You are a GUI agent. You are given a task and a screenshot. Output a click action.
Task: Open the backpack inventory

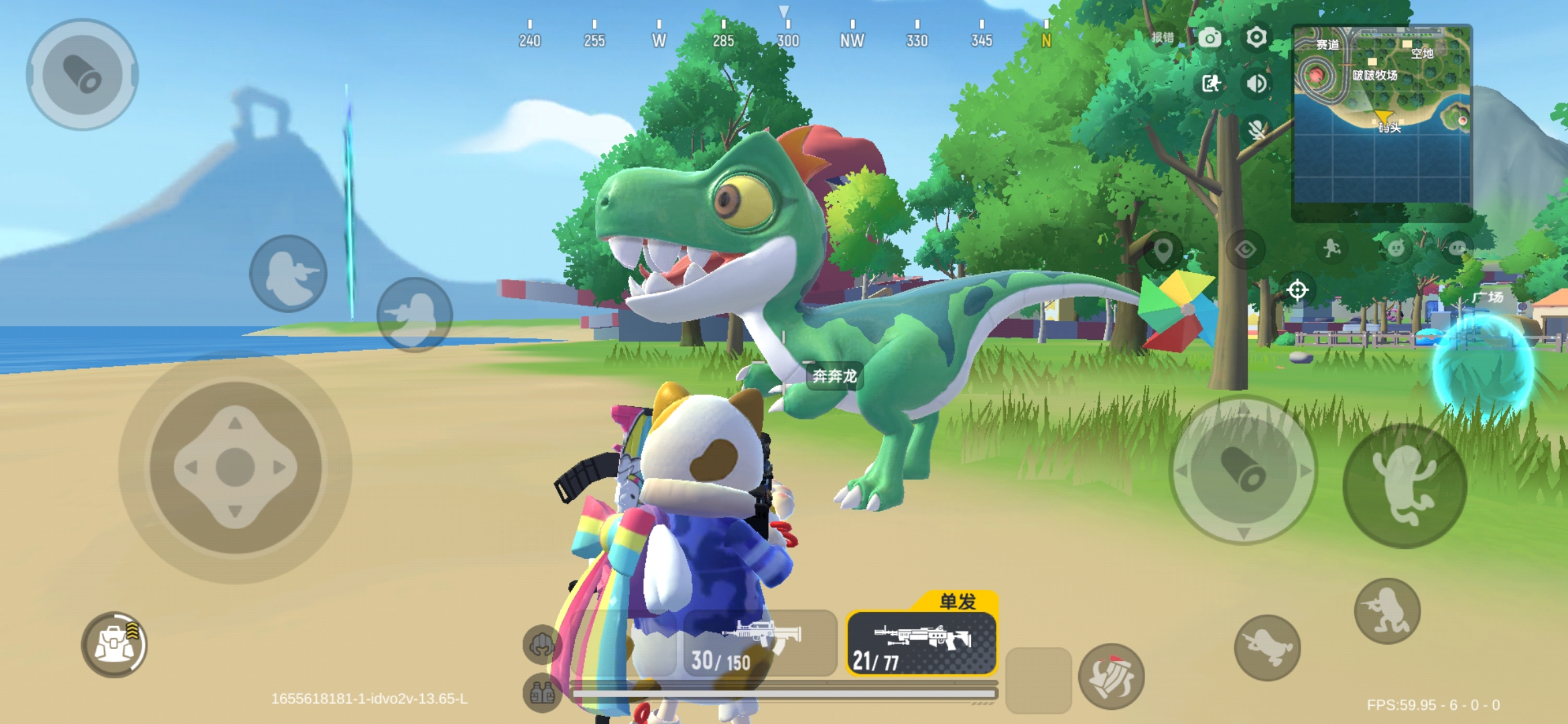point(115,644)
